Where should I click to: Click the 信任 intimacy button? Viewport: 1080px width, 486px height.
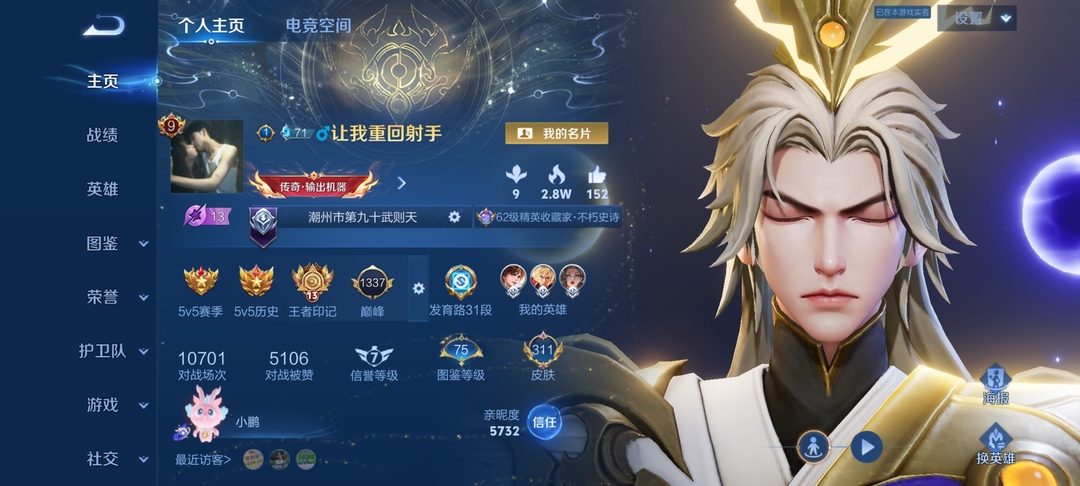coord(544,422)
